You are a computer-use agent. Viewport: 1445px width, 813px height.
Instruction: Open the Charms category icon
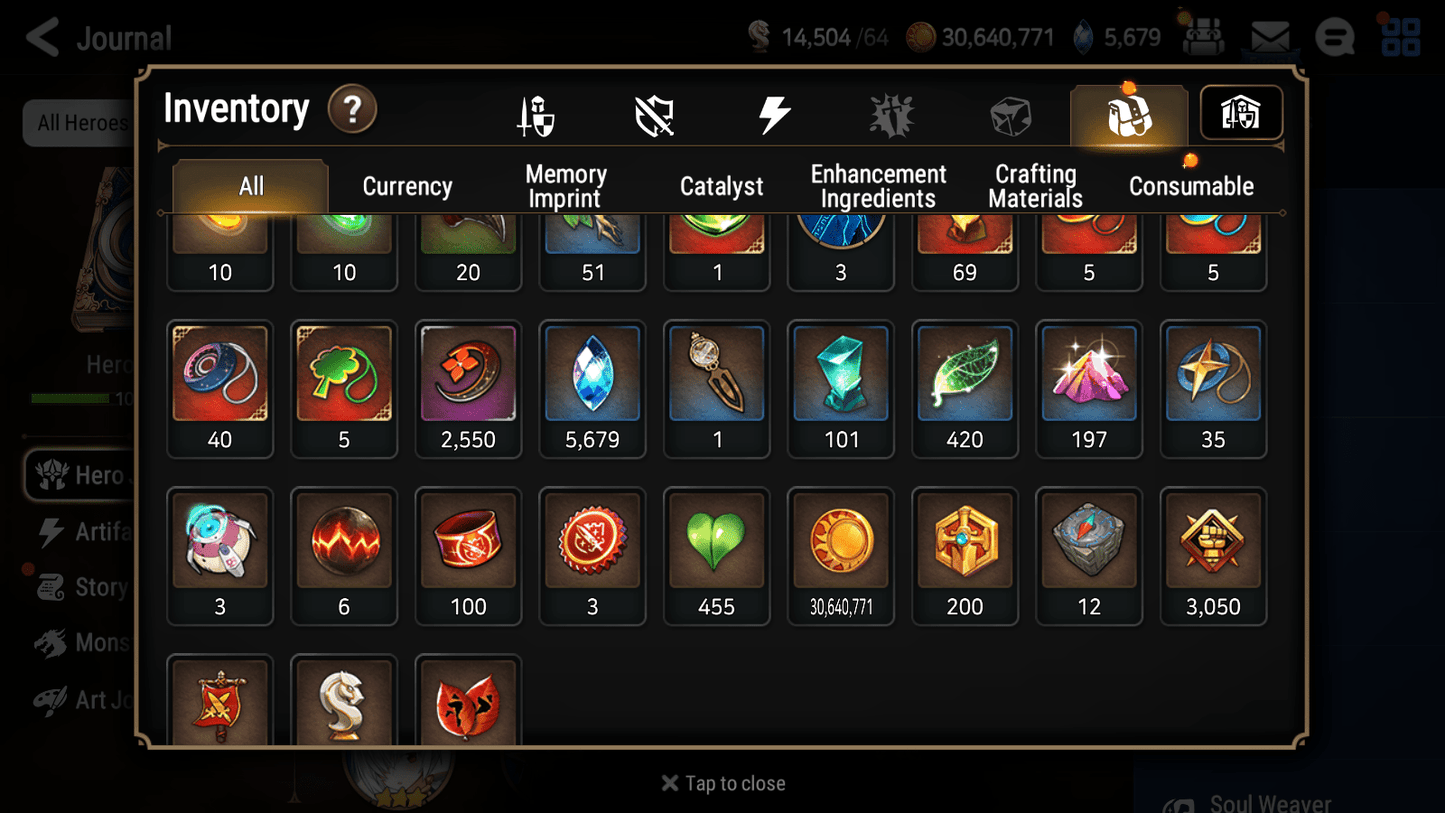pos(890,113)
